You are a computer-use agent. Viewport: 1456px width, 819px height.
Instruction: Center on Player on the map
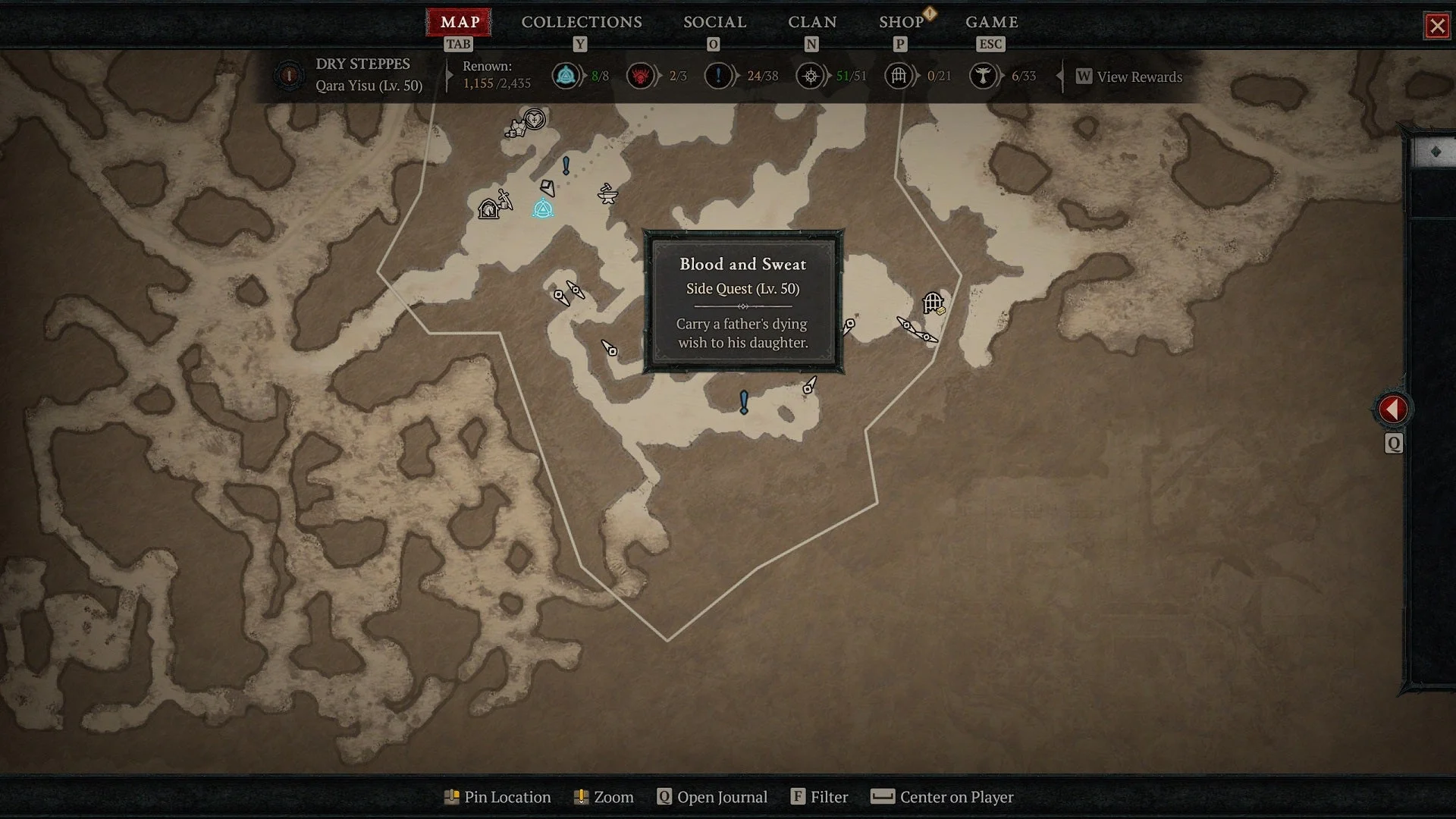[942, 797]
